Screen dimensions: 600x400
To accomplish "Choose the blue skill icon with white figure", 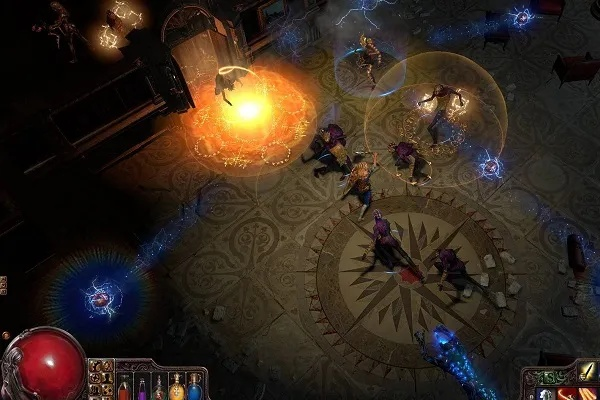I will (x=543, y=393).
